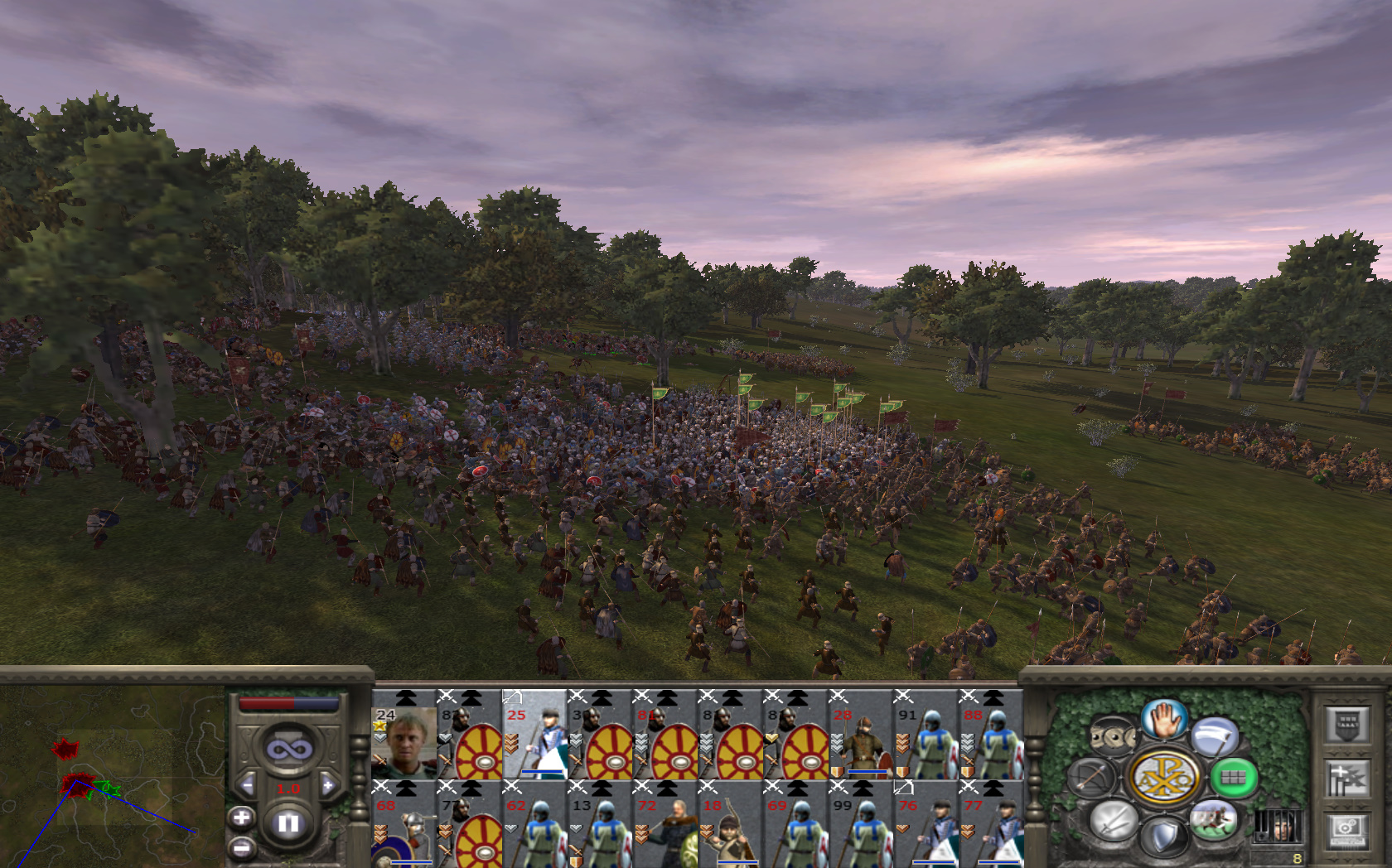Decrease the battle game speed
Viewport: 1392px width, 868px height.
point(247,785)
